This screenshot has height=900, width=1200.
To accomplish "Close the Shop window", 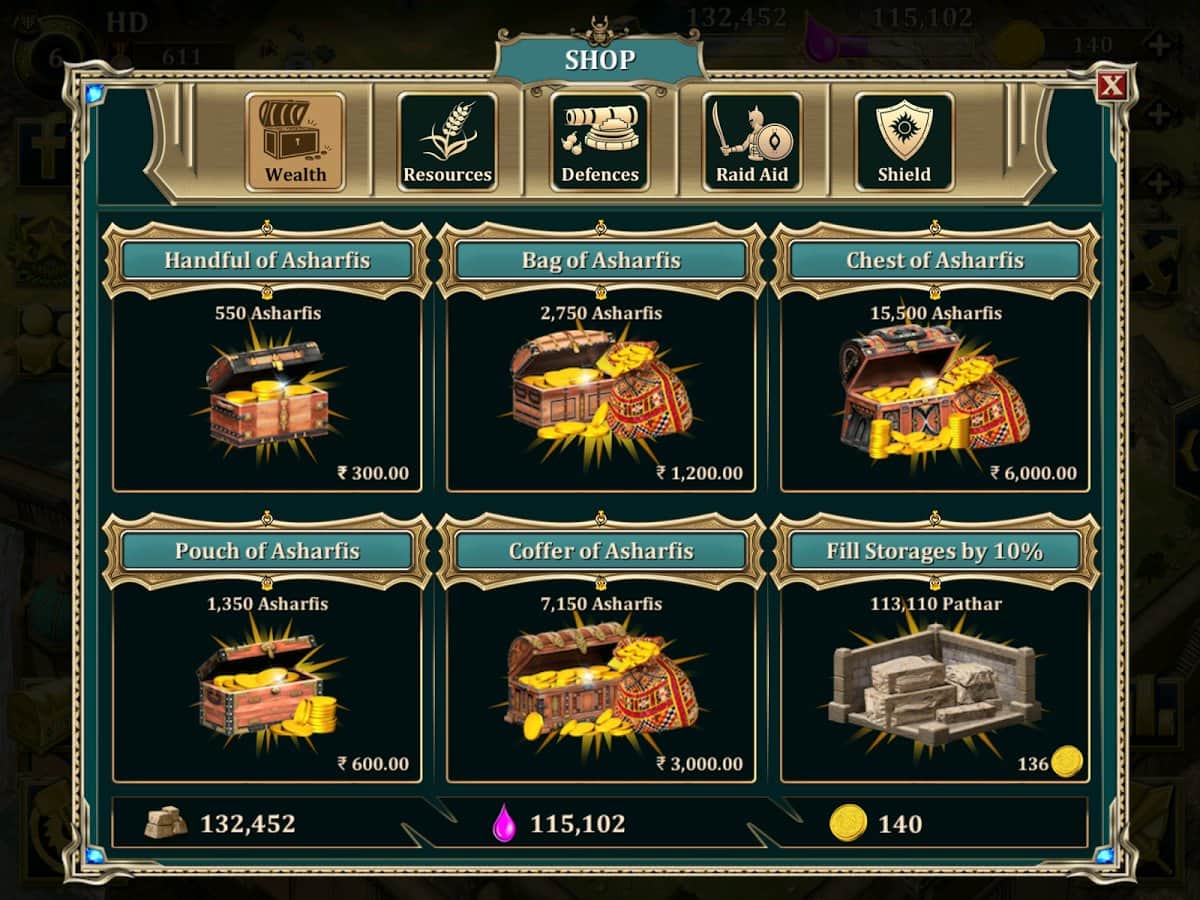I will [1111, 86].
